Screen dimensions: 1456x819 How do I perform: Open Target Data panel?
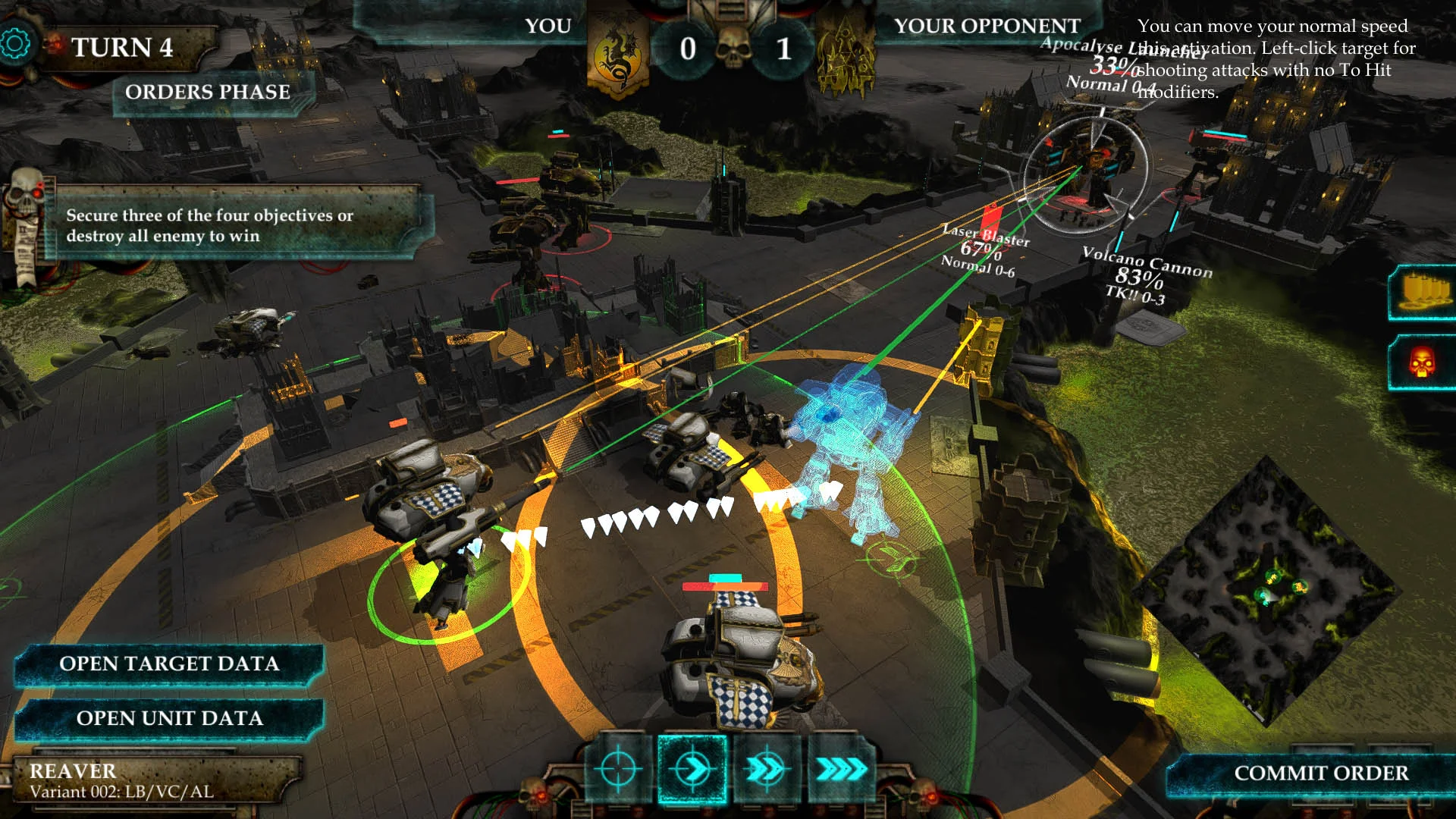point(169,664)
